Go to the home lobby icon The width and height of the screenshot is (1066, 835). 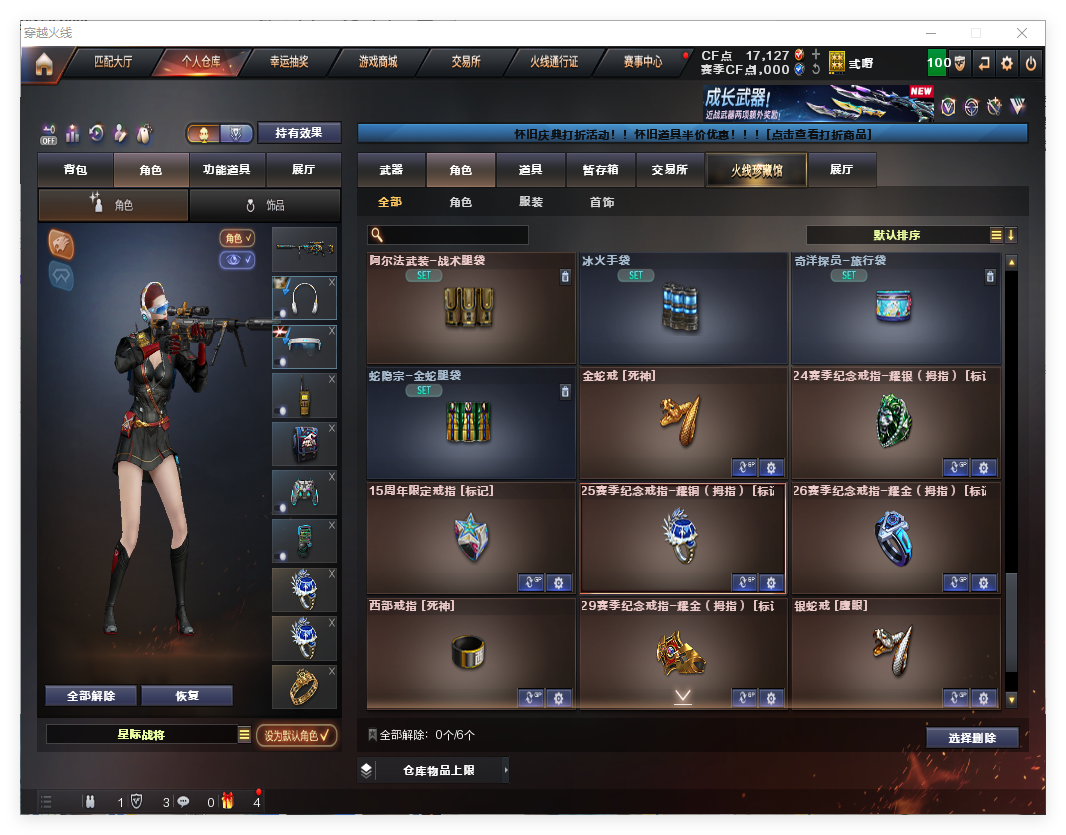coord(43,64)
